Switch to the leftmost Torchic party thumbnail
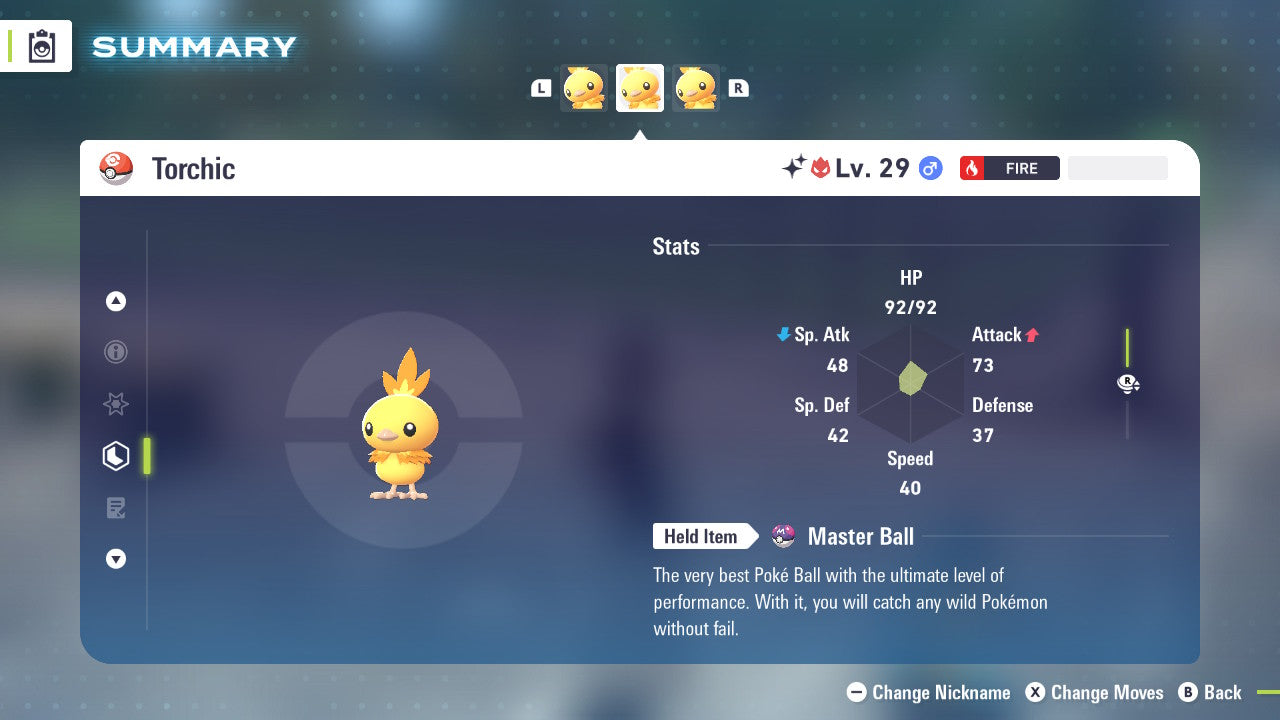Viewport: 1280px width, 720px height. pyautogui.click(x=585, y=88)
